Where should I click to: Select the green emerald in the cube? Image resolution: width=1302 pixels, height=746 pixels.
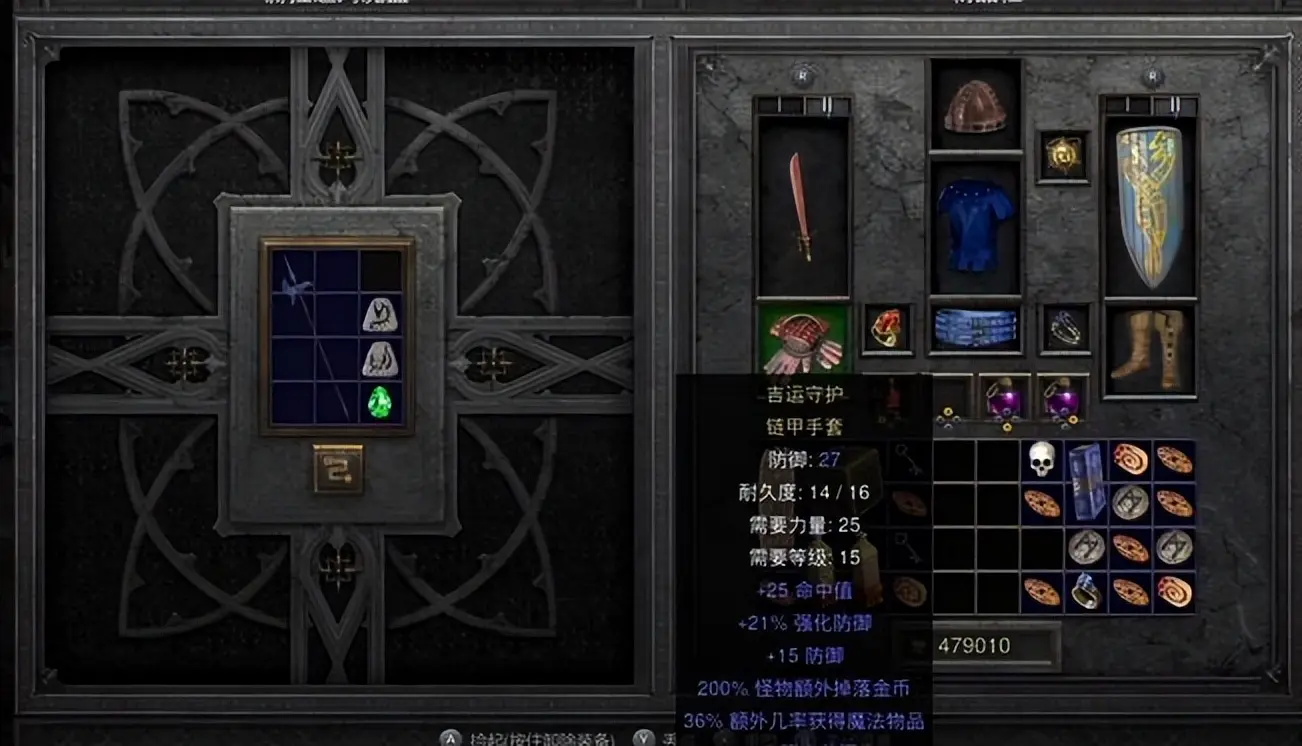(x=380, y=402)
